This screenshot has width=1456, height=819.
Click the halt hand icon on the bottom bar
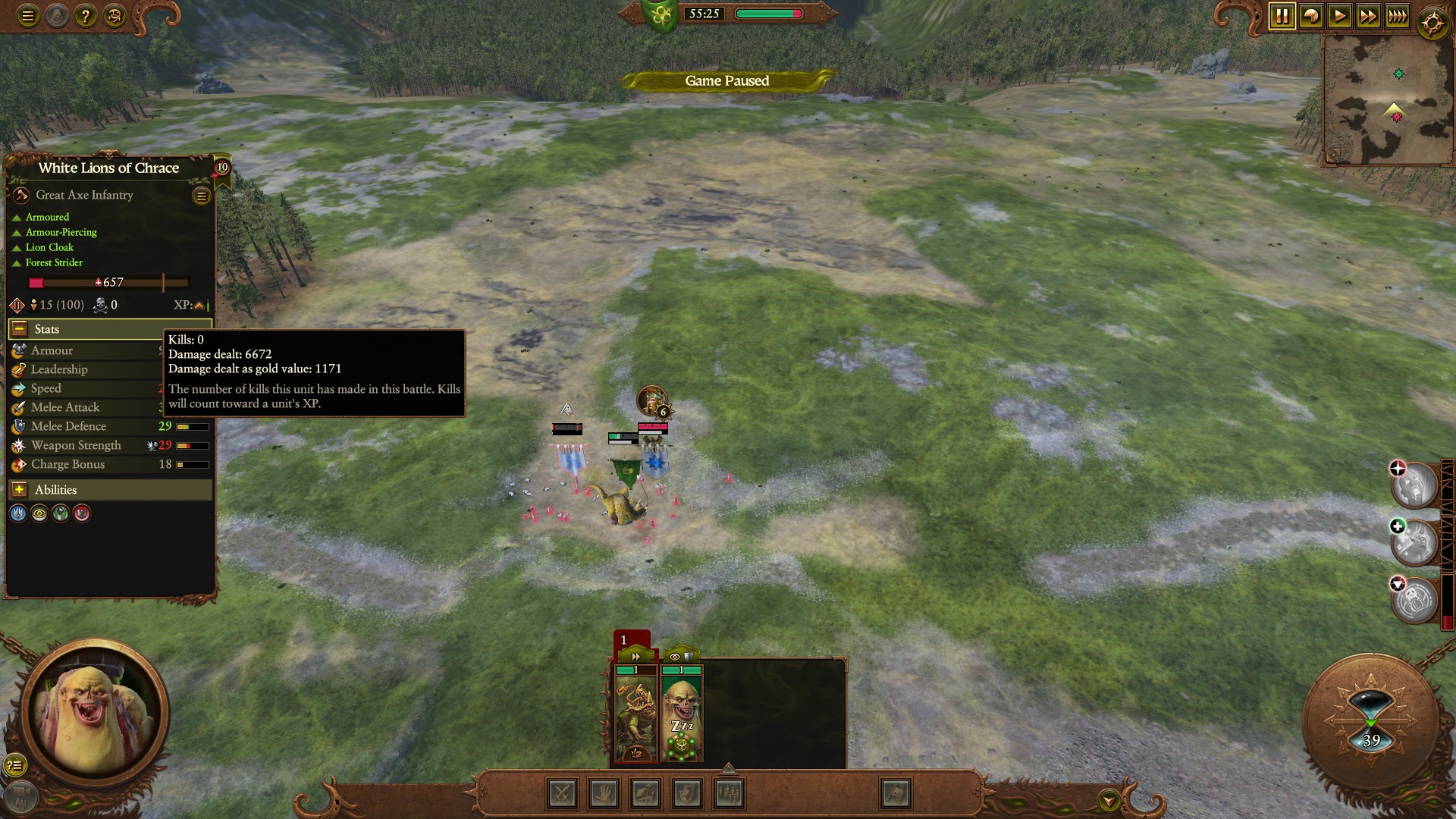click(x=603, y=793)
